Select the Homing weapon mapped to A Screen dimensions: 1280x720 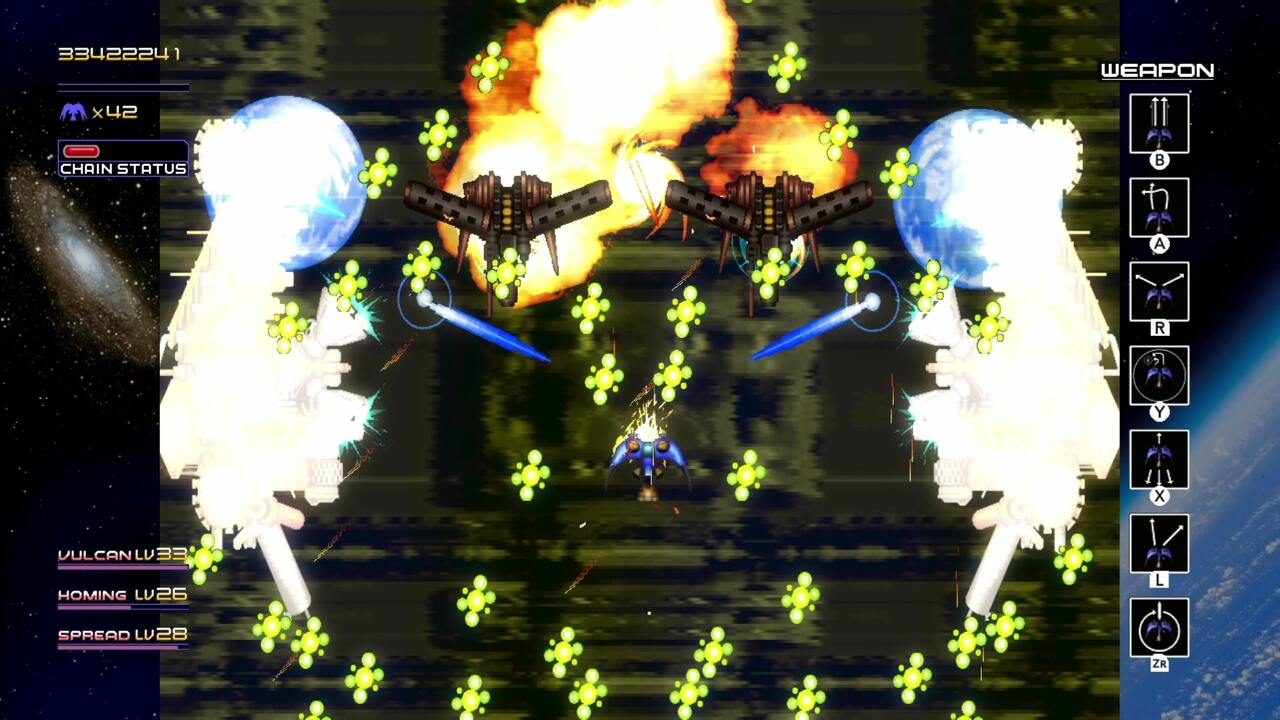tap(1159, 205)
